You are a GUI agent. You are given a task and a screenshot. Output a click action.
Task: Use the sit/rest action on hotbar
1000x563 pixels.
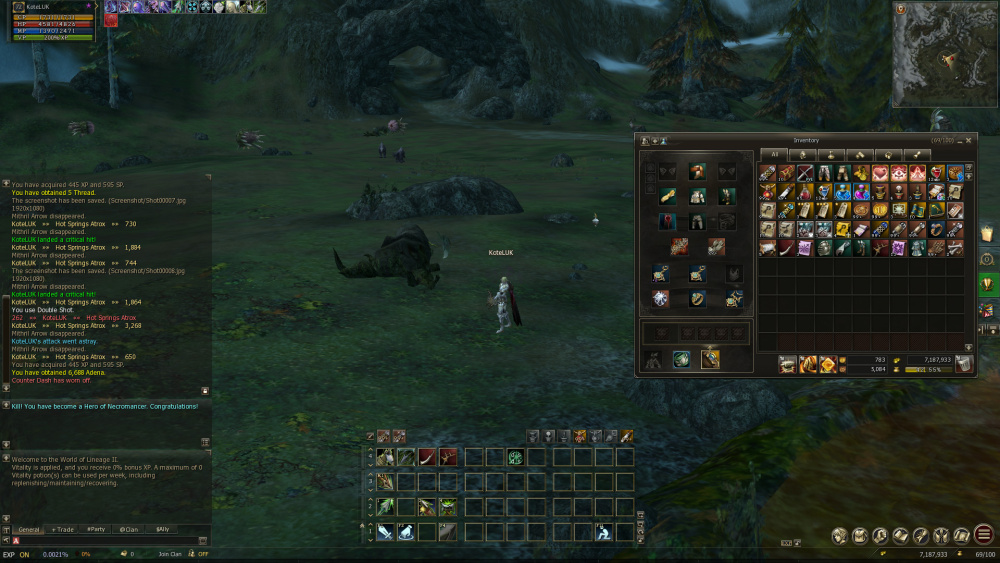pos(604,533)
